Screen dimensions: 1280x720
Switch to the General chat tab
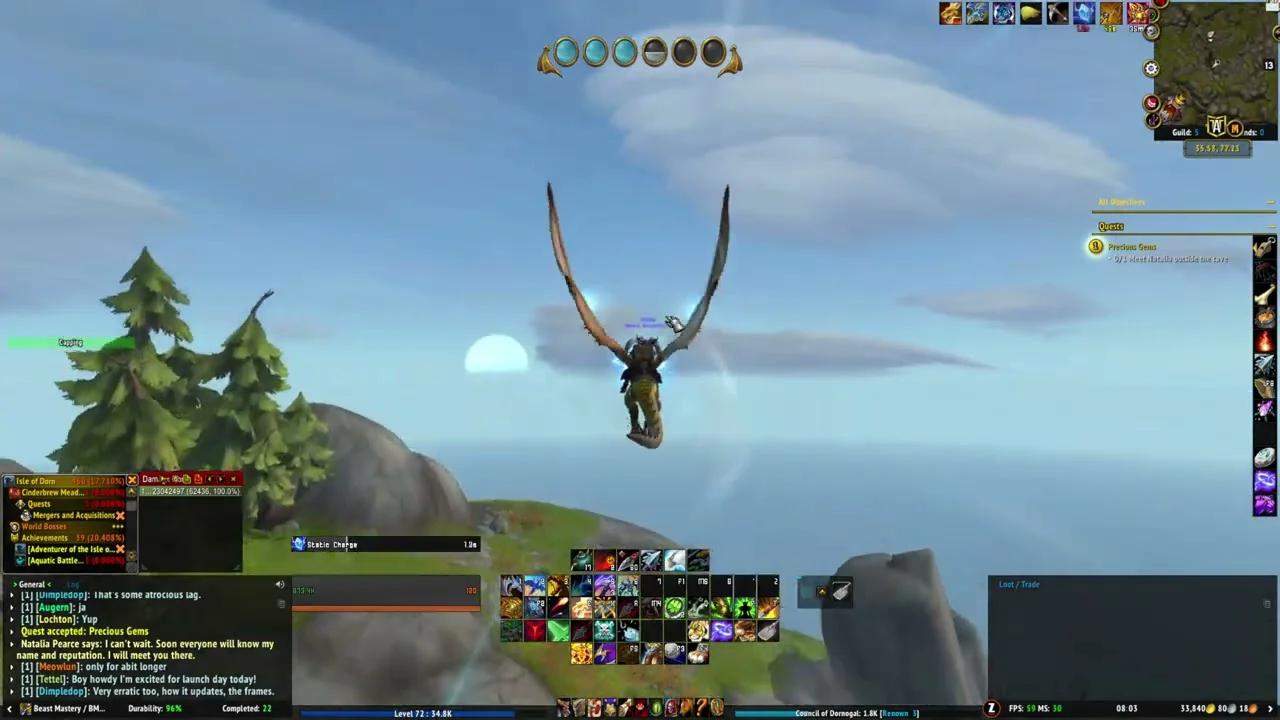pos(31,584)
